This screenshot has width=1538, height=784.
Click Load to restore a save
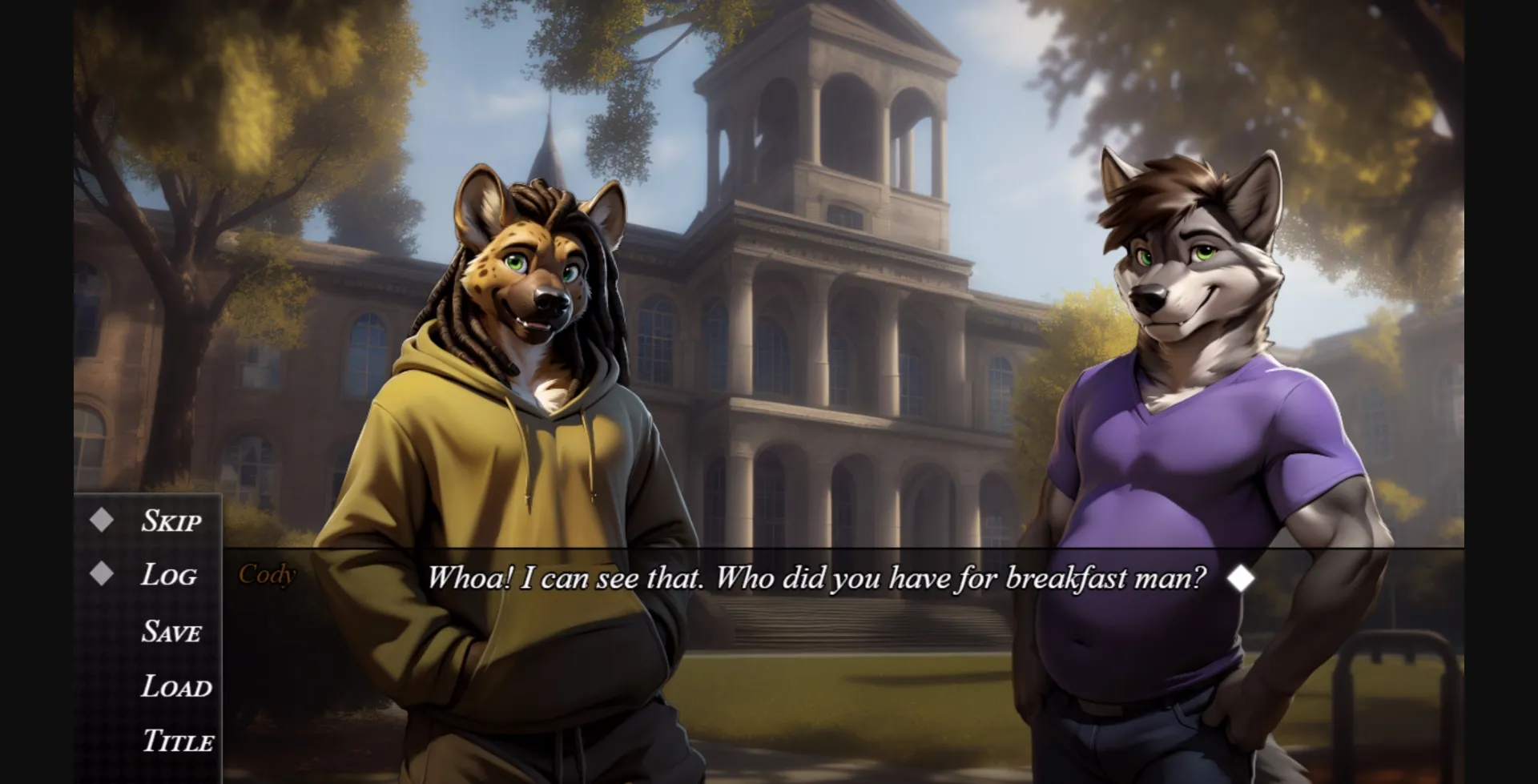tap(176, 687)
